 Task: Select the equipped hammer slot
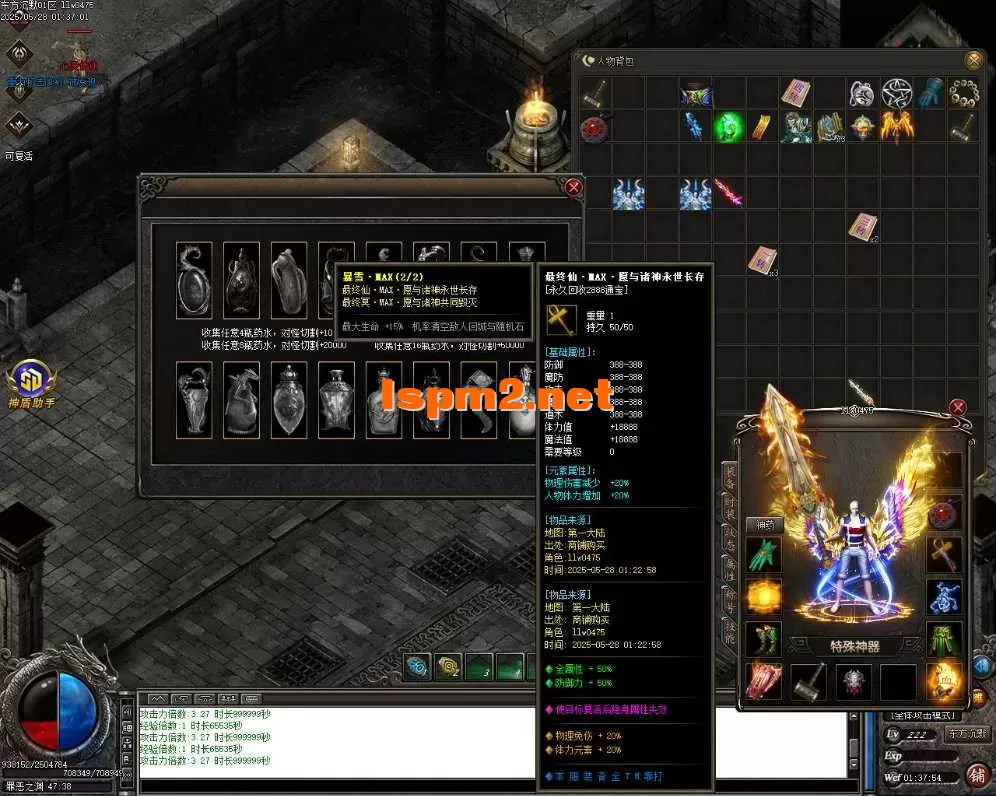[x=809, y=682]
